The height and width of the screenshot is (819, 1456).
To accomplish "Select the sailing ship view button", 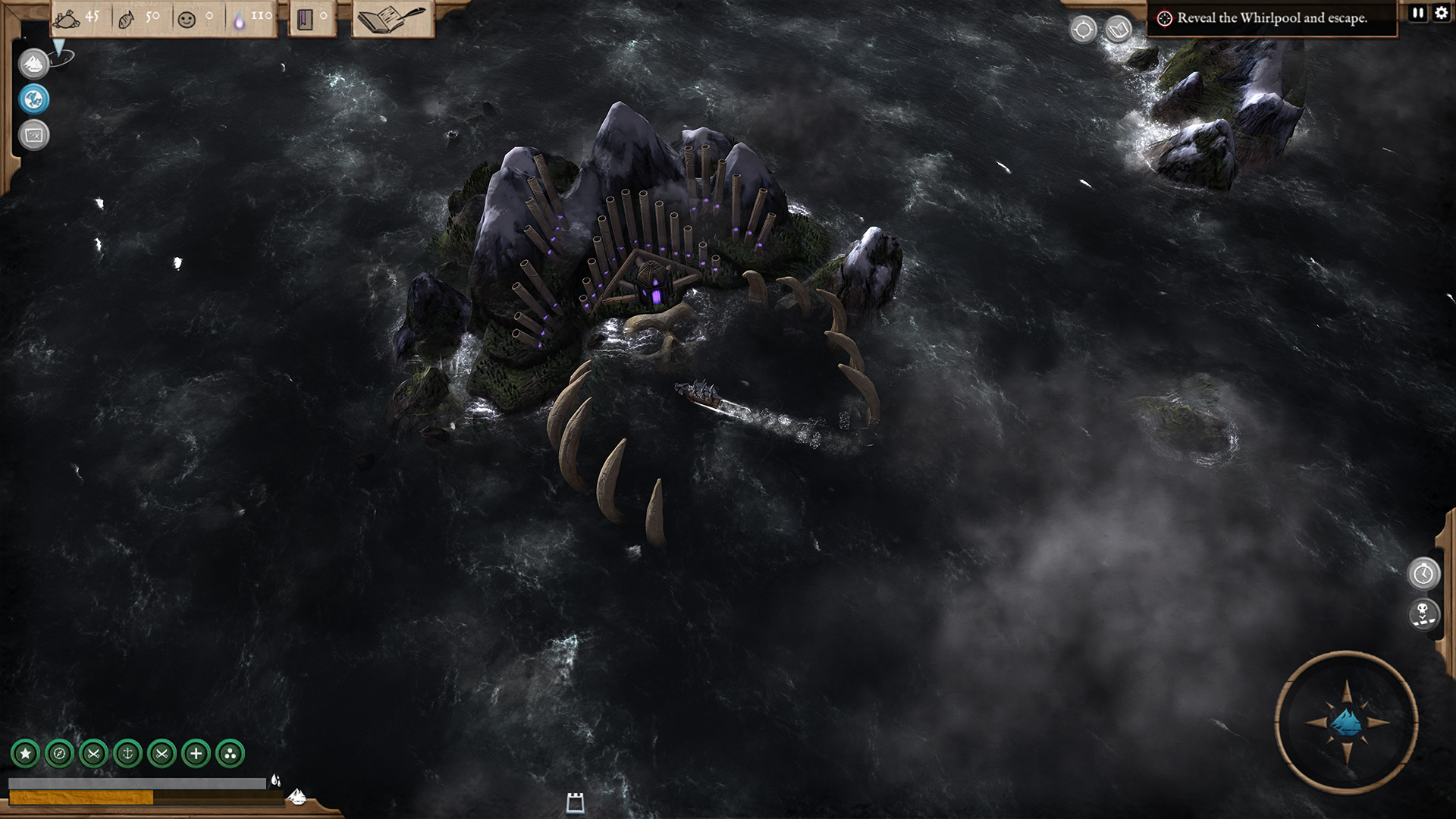I will [33, 64].
